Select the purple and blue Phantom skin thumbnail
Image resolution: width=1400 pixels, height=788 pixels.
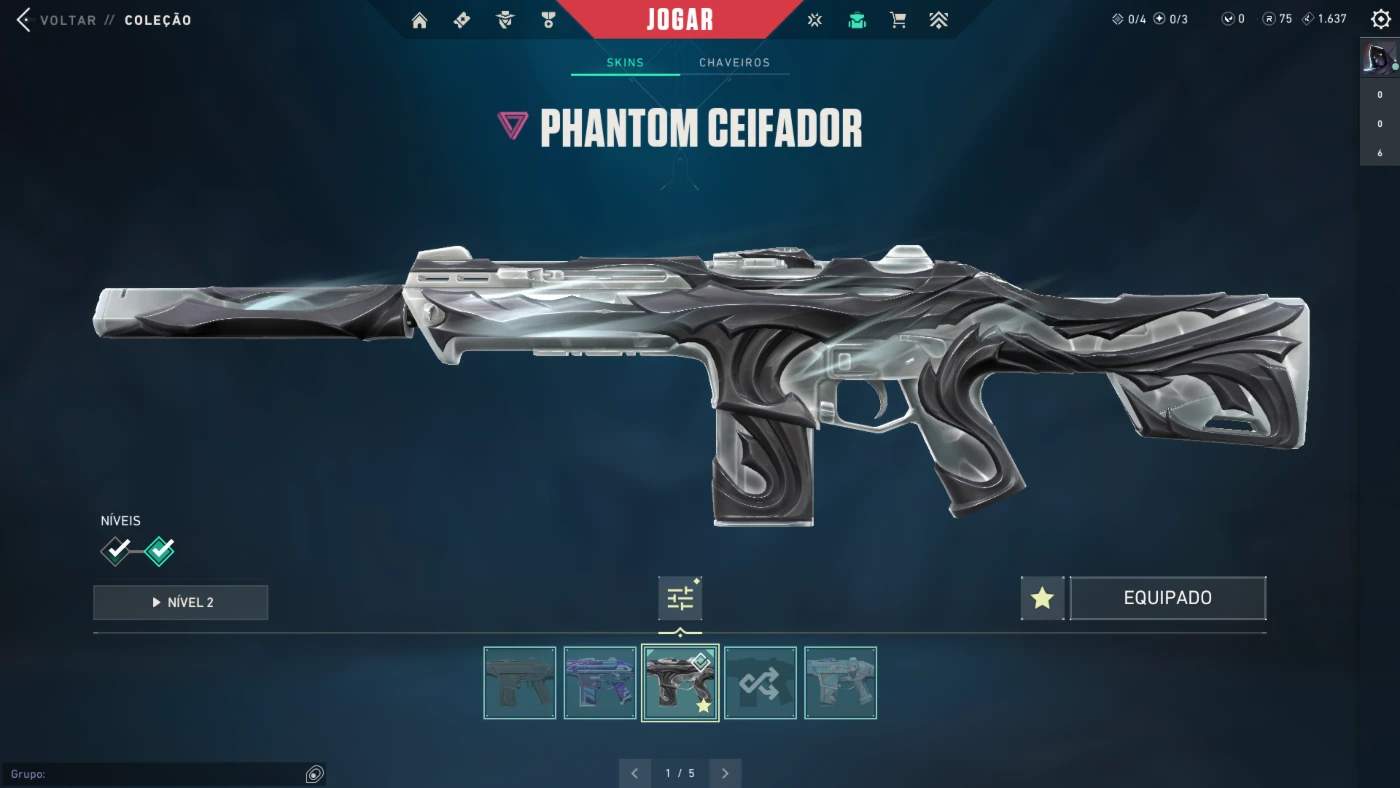600,683
